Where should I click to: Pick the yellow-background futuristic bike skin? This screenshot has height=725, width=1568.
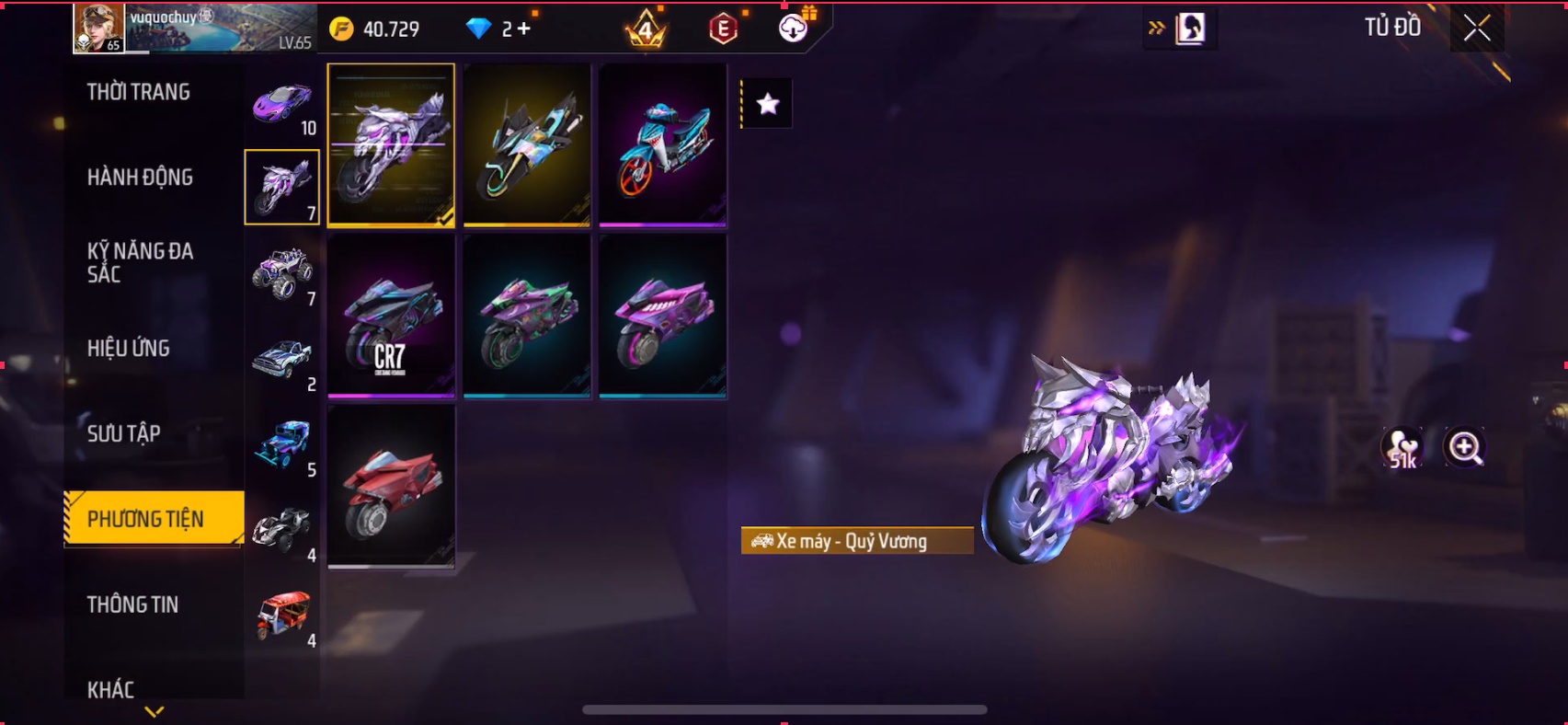point(527,144)
